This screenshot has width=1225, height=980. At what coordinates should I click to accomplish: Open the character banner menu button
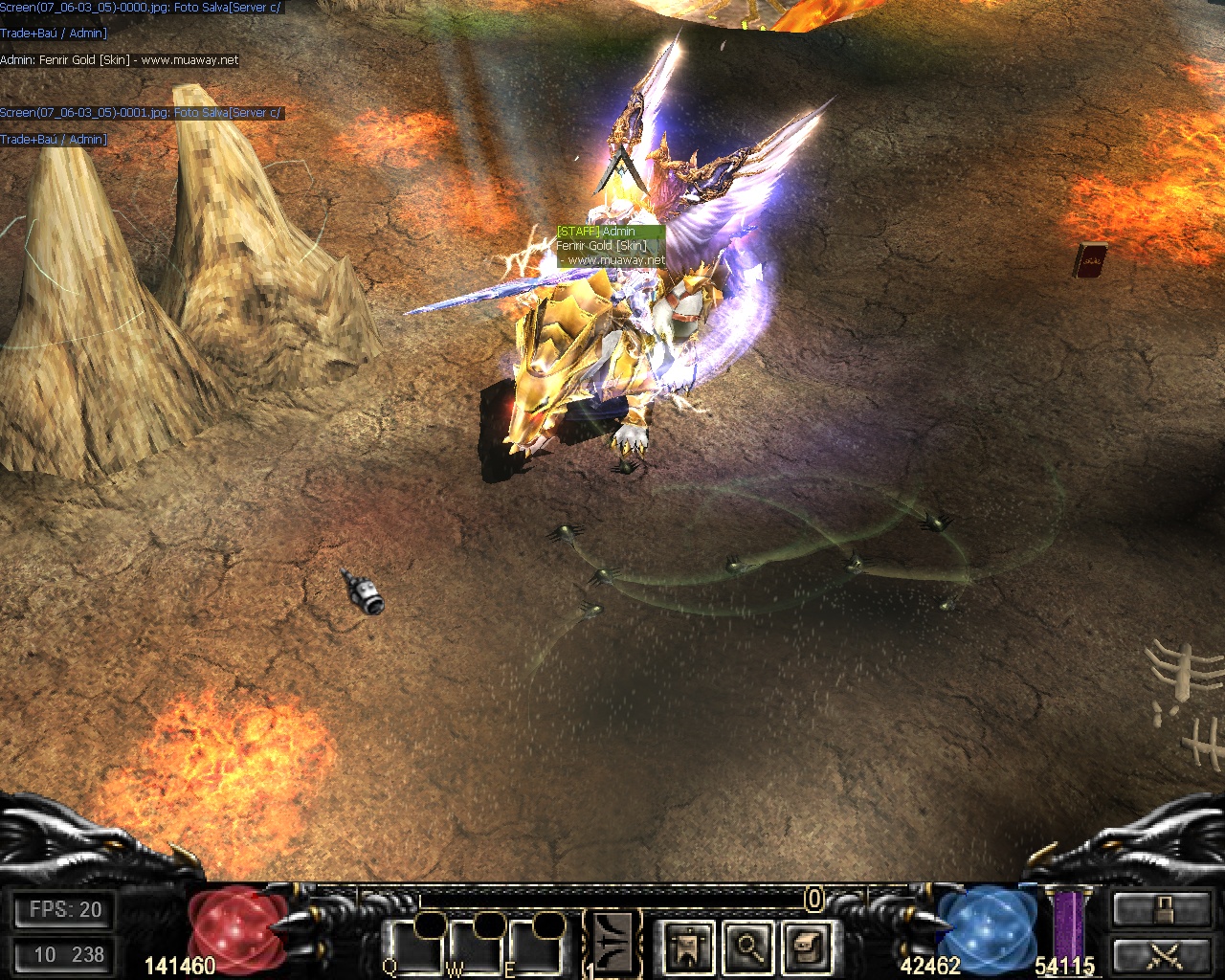coord(688,947)
